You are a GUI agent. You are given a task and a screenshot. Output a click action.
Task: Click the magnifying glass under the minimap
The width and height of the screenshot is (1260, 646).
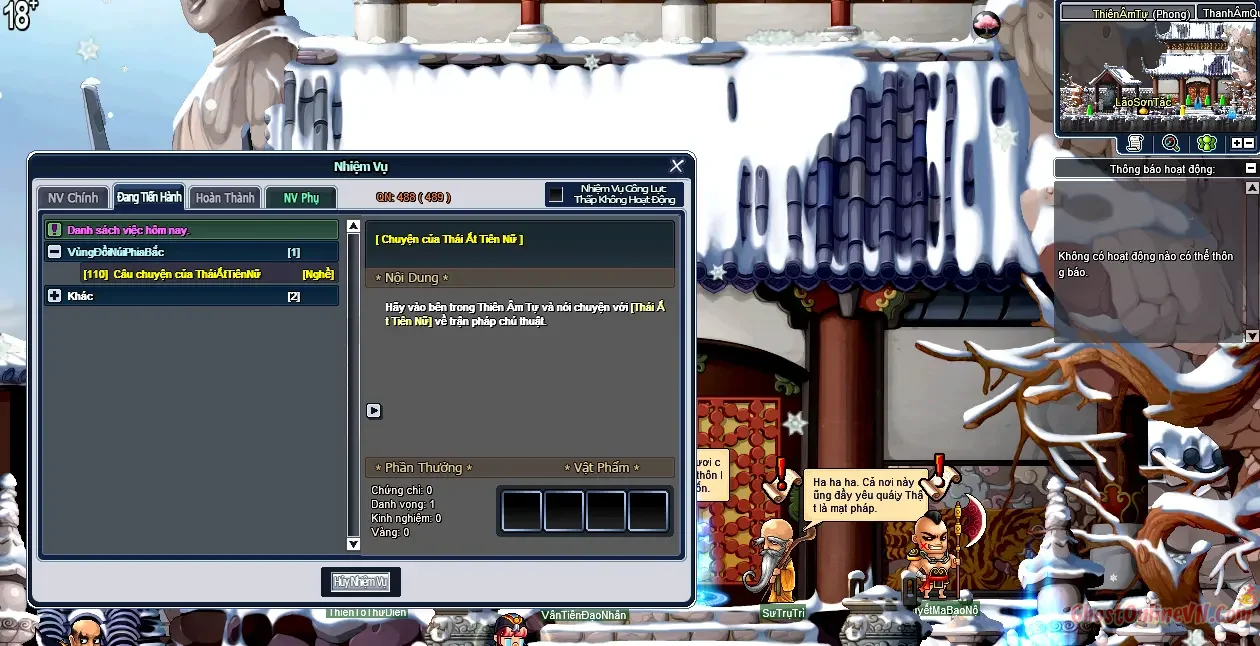[x=1170, y=143]
